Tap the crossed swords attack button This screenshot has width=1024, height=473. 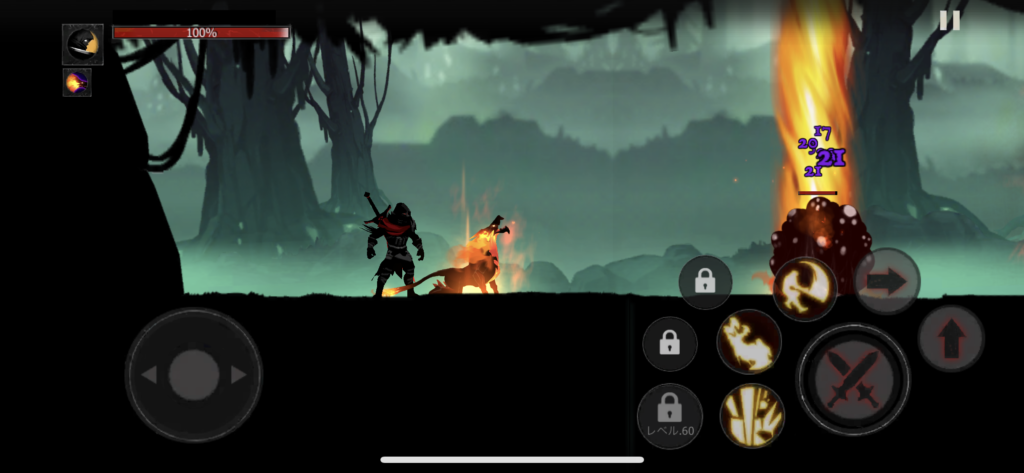853,380
